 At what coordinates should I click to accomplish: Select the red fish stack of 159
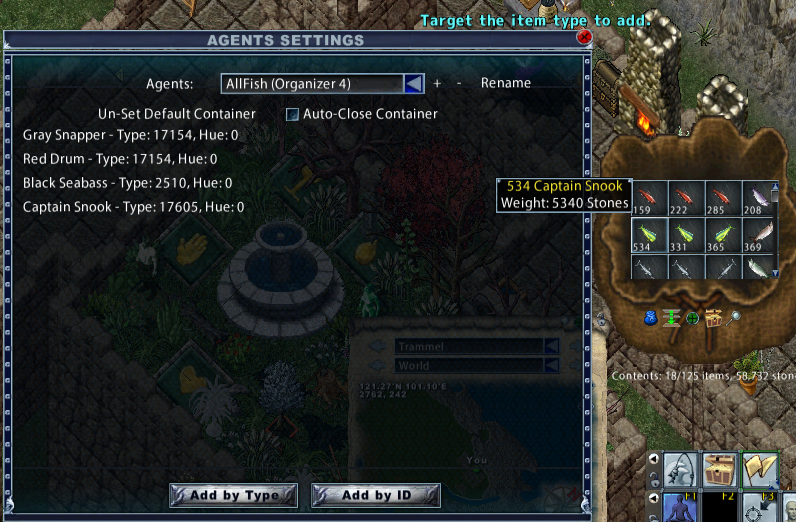point(647,197)
